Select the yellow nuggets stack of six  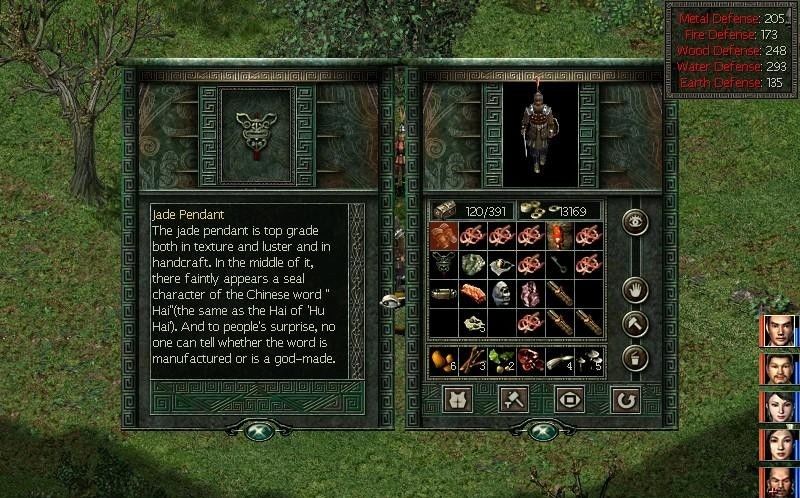point(443,361)
